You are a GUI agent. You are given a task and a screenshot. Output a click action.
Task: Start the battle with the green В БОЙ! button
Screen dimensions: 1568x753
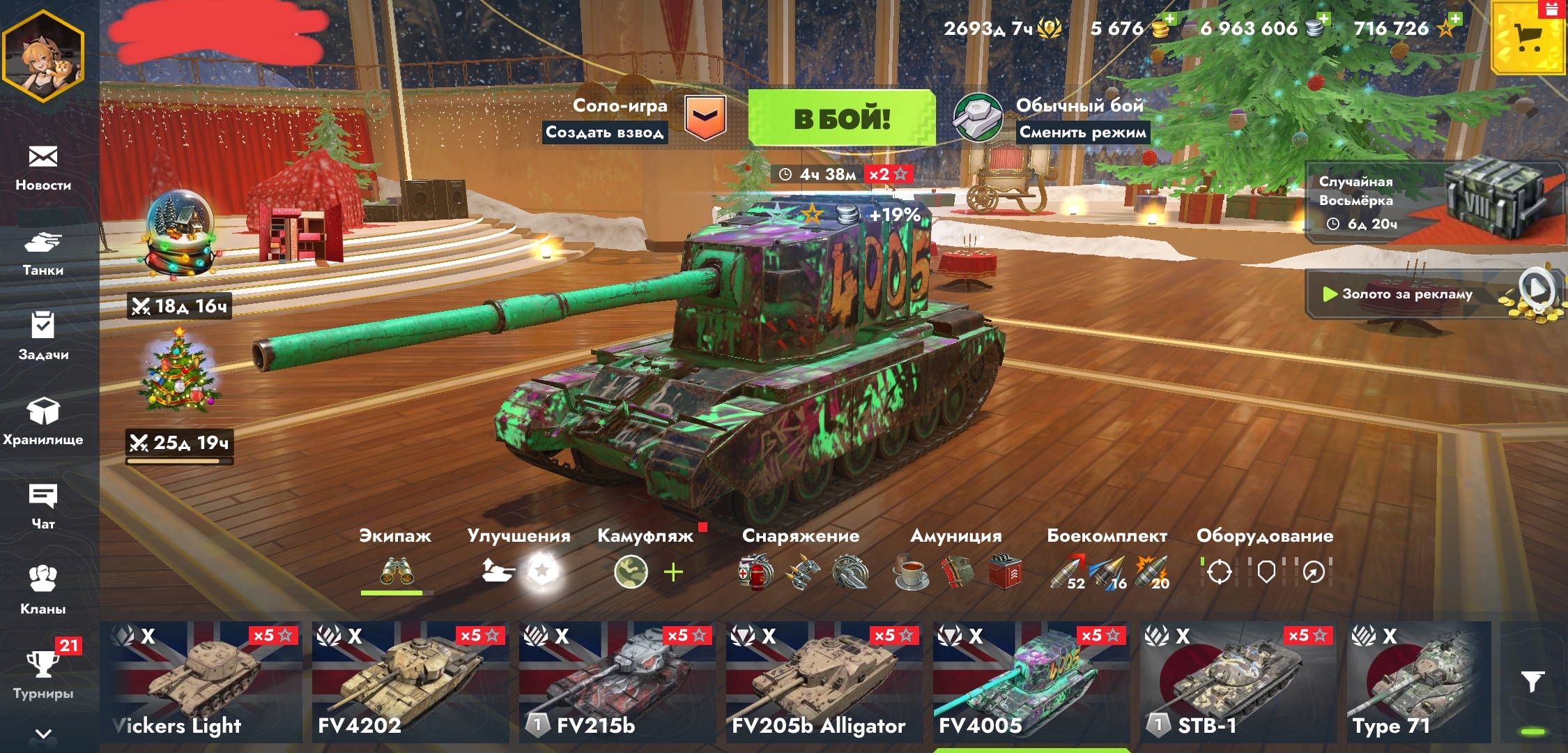click(841, 119)
